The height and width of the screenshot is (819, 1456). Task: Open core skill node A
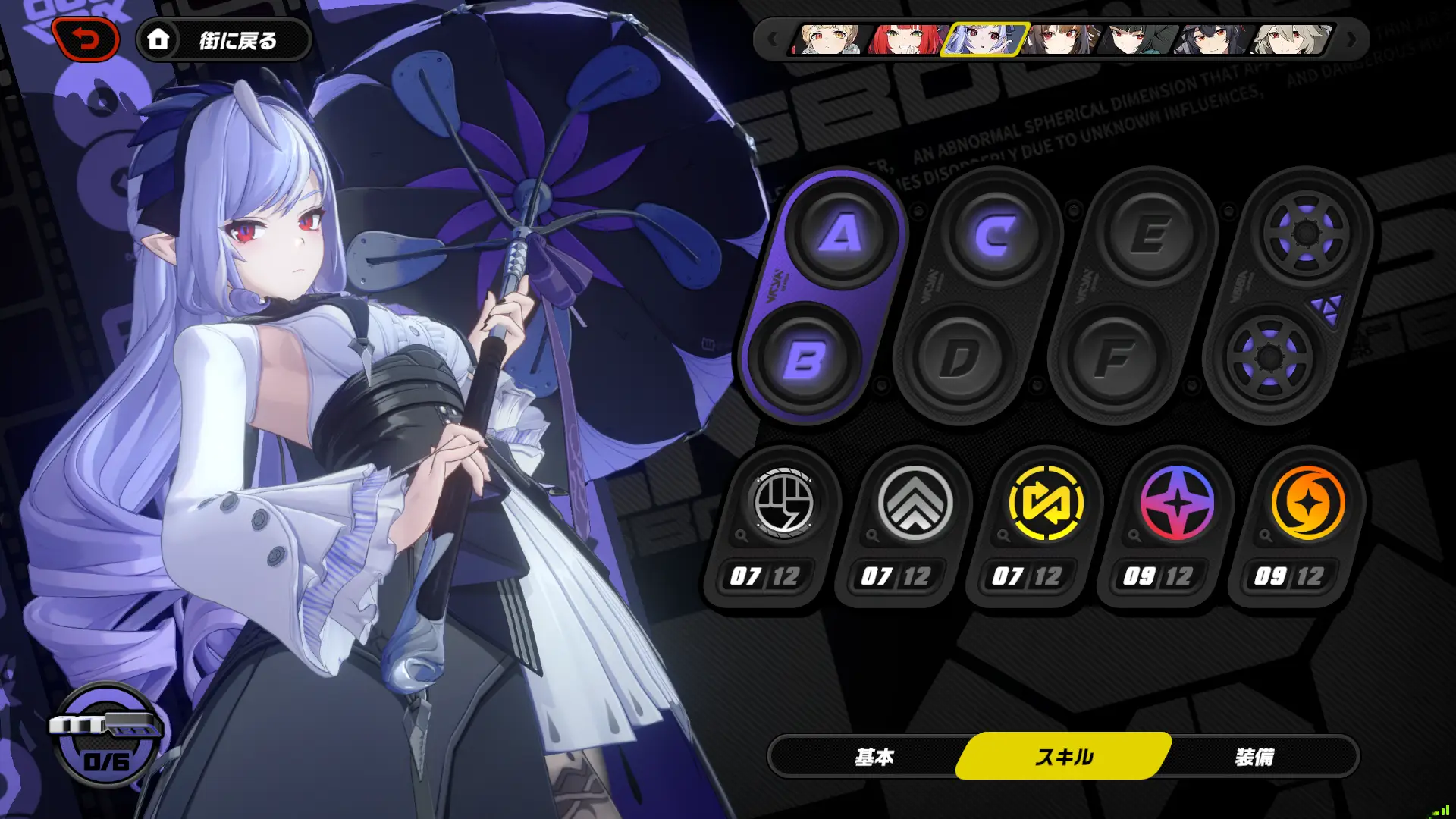tap(841, 233)
